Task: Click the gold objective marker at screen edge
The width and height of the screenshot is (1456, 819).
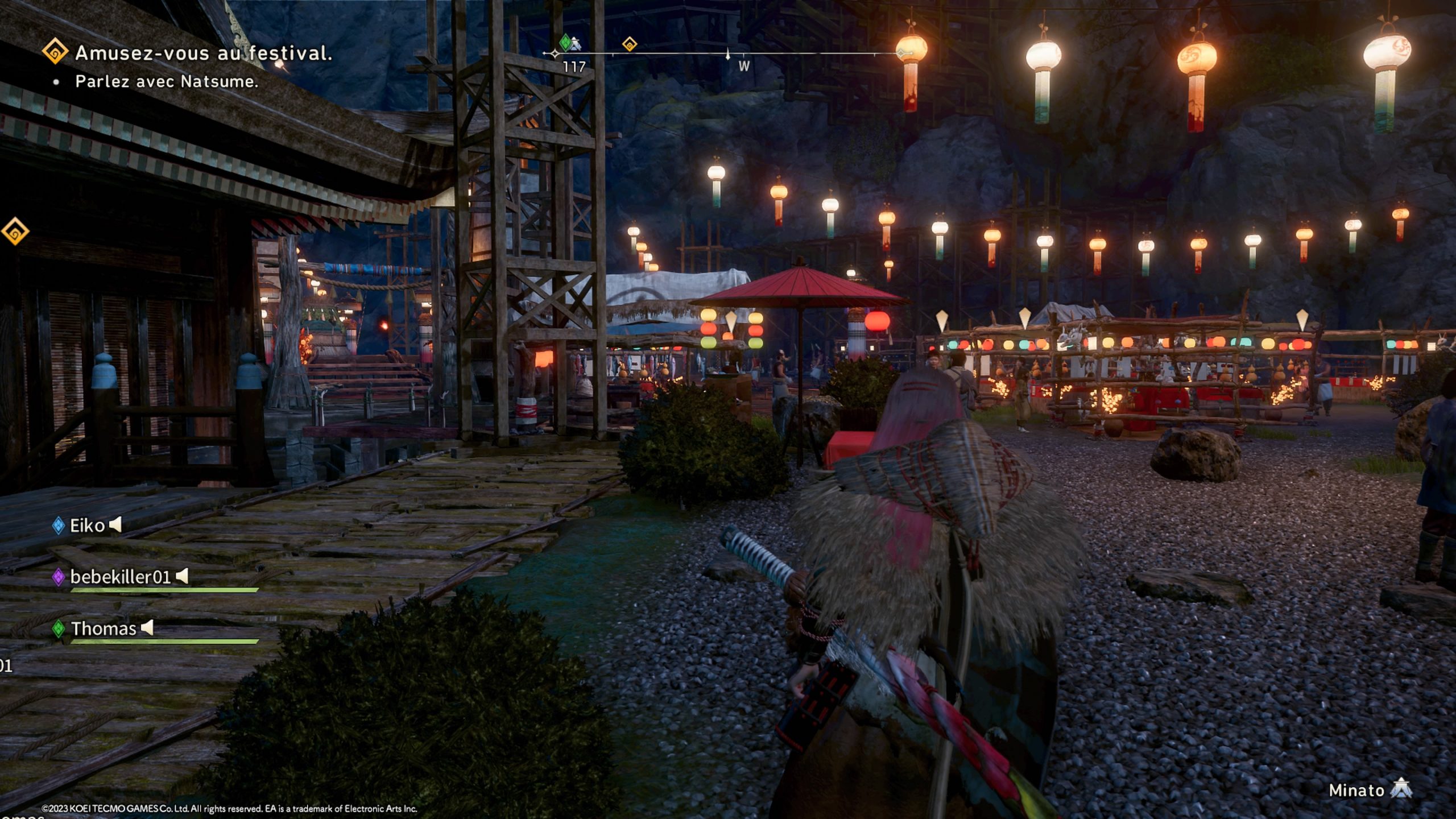Action: (14, 231)
